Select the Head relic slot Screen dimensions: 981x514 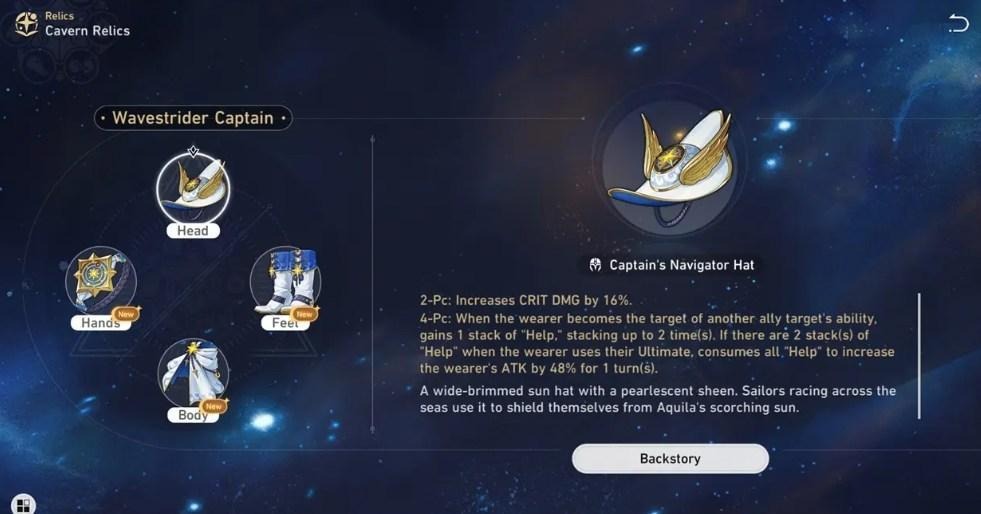coord(193,190)
